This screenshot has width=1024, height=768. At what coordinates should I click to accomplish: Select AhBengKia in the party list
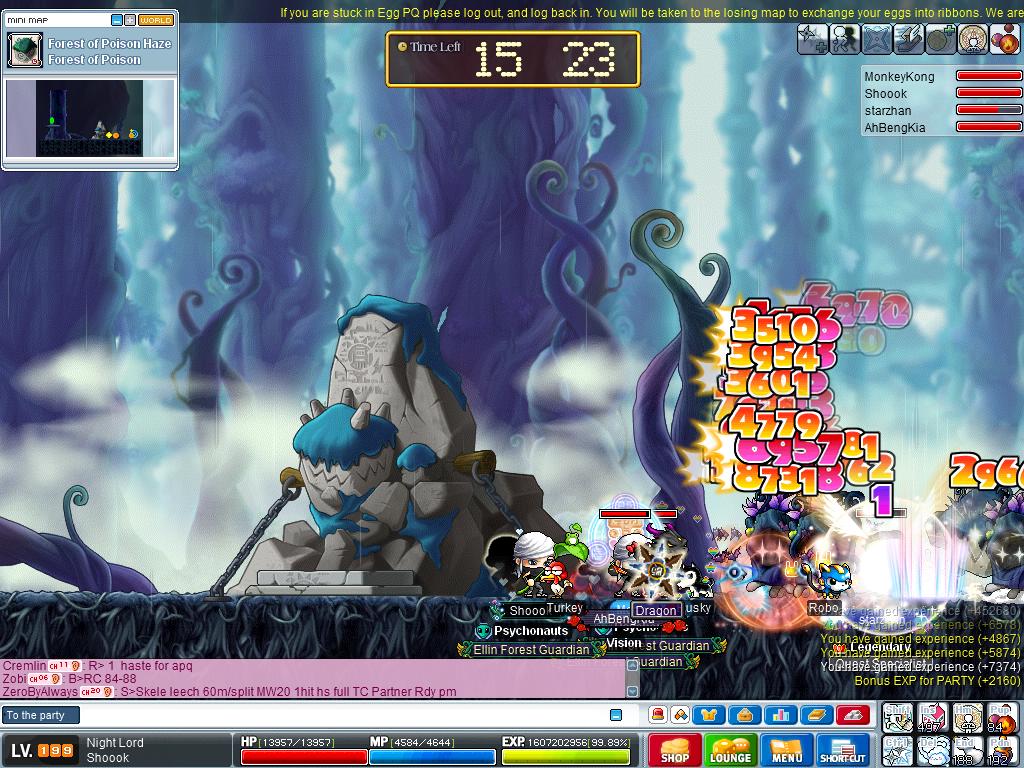tap(895, 128)
